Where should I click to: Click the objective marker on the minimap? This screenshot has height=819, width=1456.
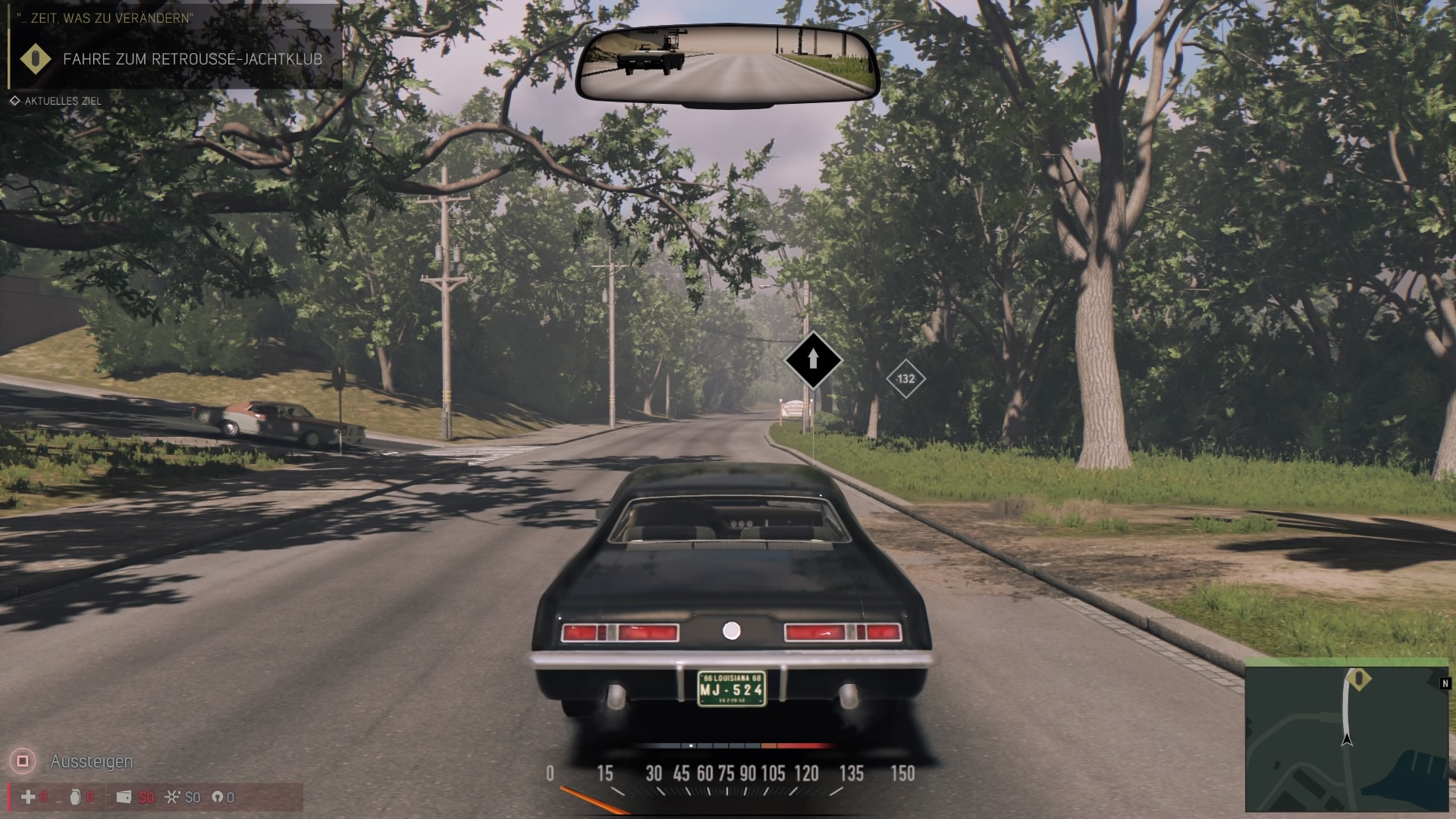1359,678
